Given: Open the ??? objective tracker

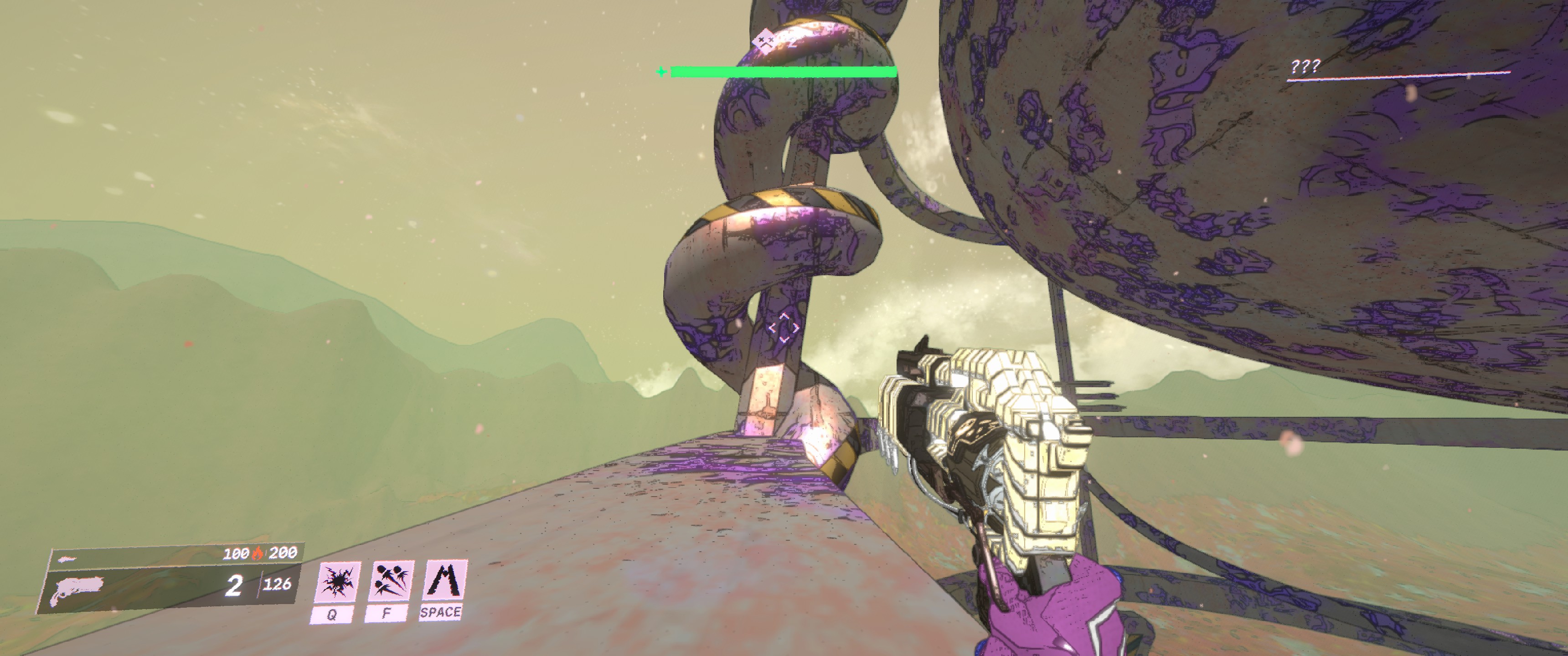Looking at the screenshot, I should coord(1305,67).
